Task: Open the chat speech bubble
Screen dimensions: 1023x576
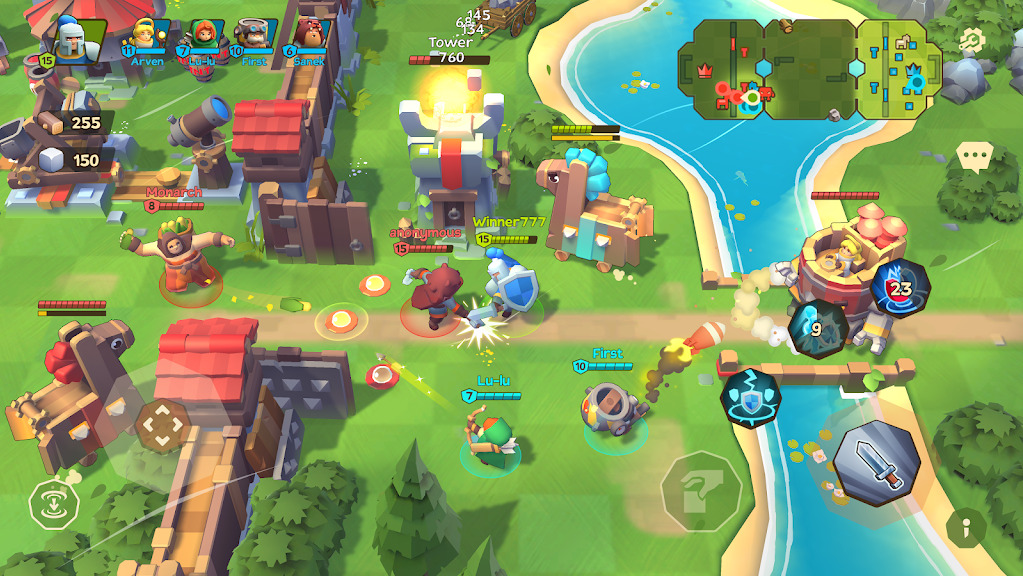Action: click(x=973, y=155)
